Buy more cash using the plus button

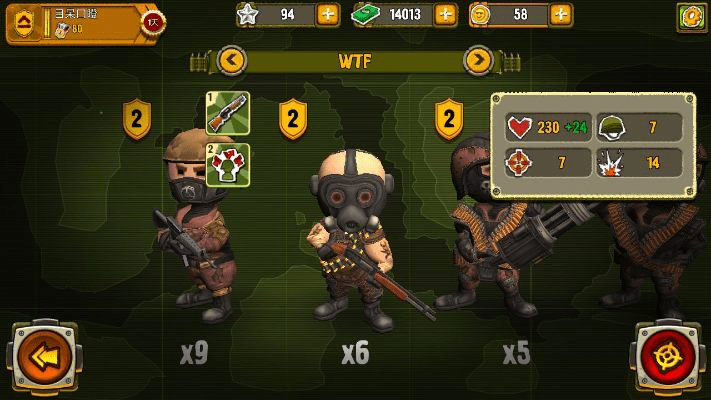[446, 15]
